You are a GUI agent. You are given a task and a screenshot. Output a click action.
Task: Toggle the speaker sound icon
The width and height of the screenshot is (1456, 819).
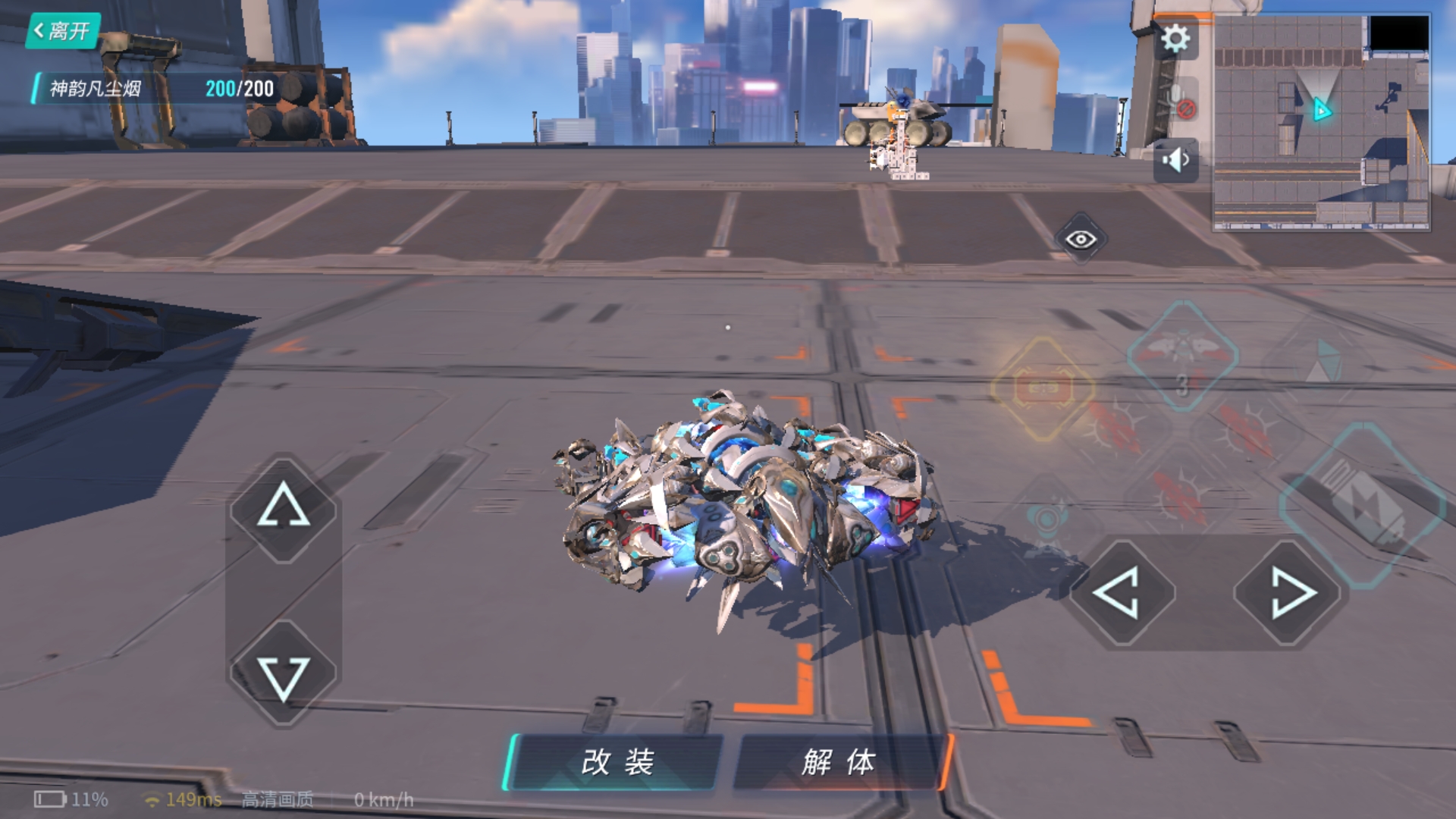coord(1175,160)
